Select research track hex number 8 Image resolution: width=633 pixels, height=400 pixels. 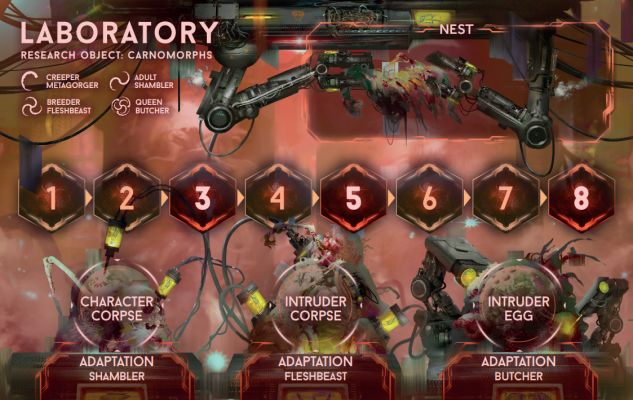point(580,197)
